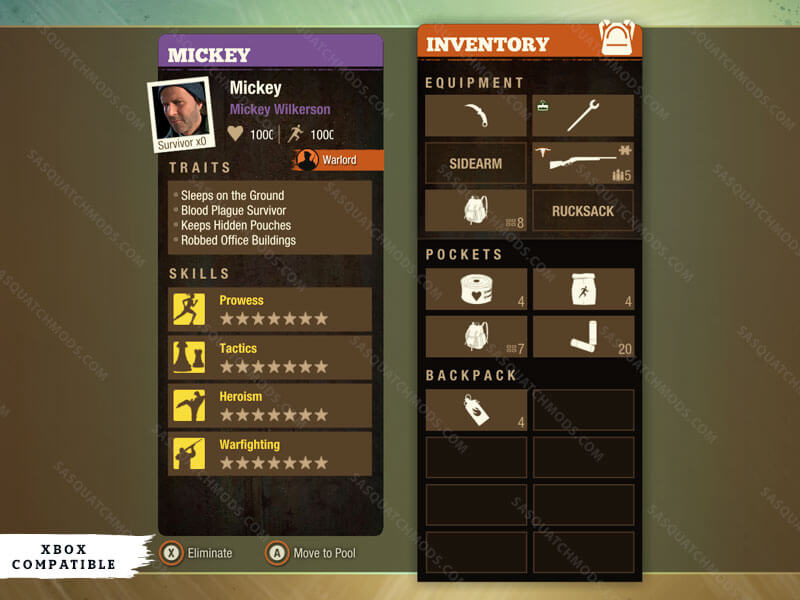Select the ammo rounds stack of 20
This screenshot has height=600, width=800.
pyautogui.click(x=583, y=337)
